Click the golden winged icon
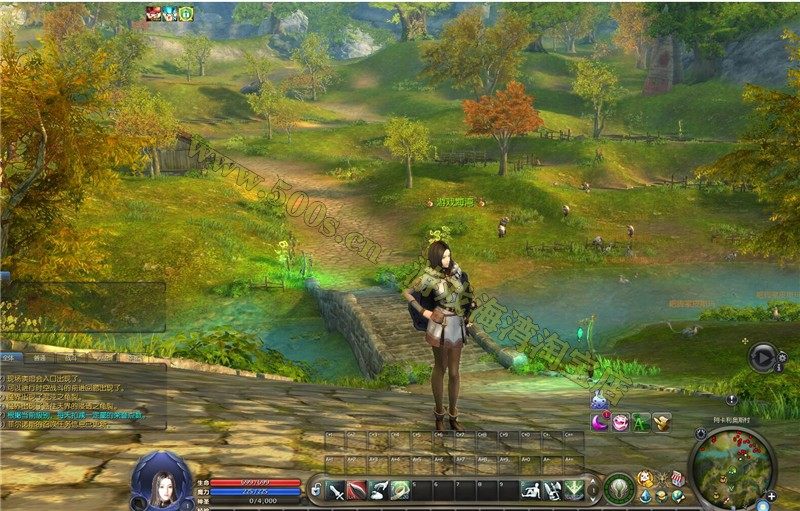Viewport: 800px width, 511px height. coord(661,422)
